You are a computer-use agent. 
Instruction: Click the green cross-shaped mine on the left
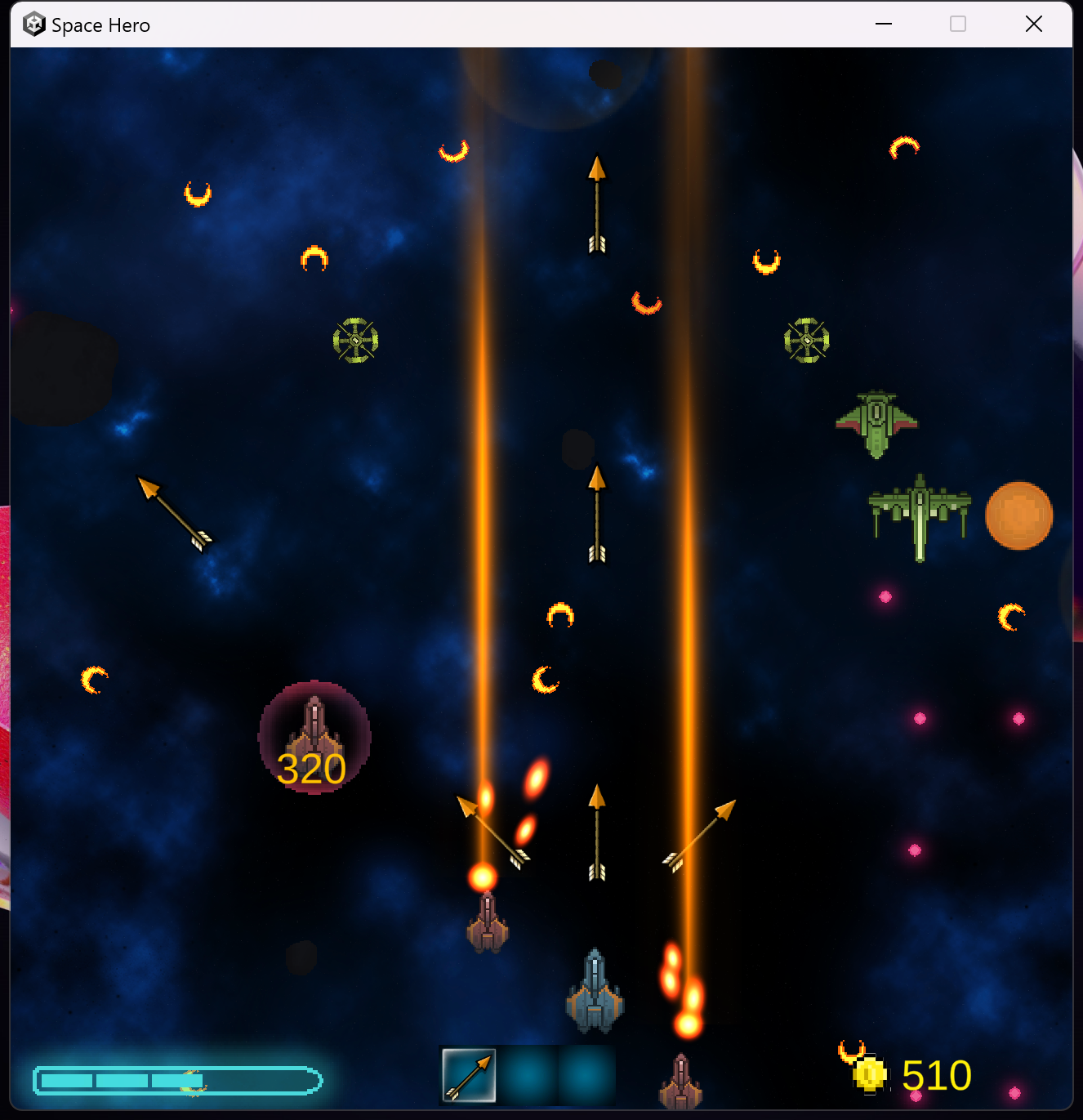[x=354, y=340]
